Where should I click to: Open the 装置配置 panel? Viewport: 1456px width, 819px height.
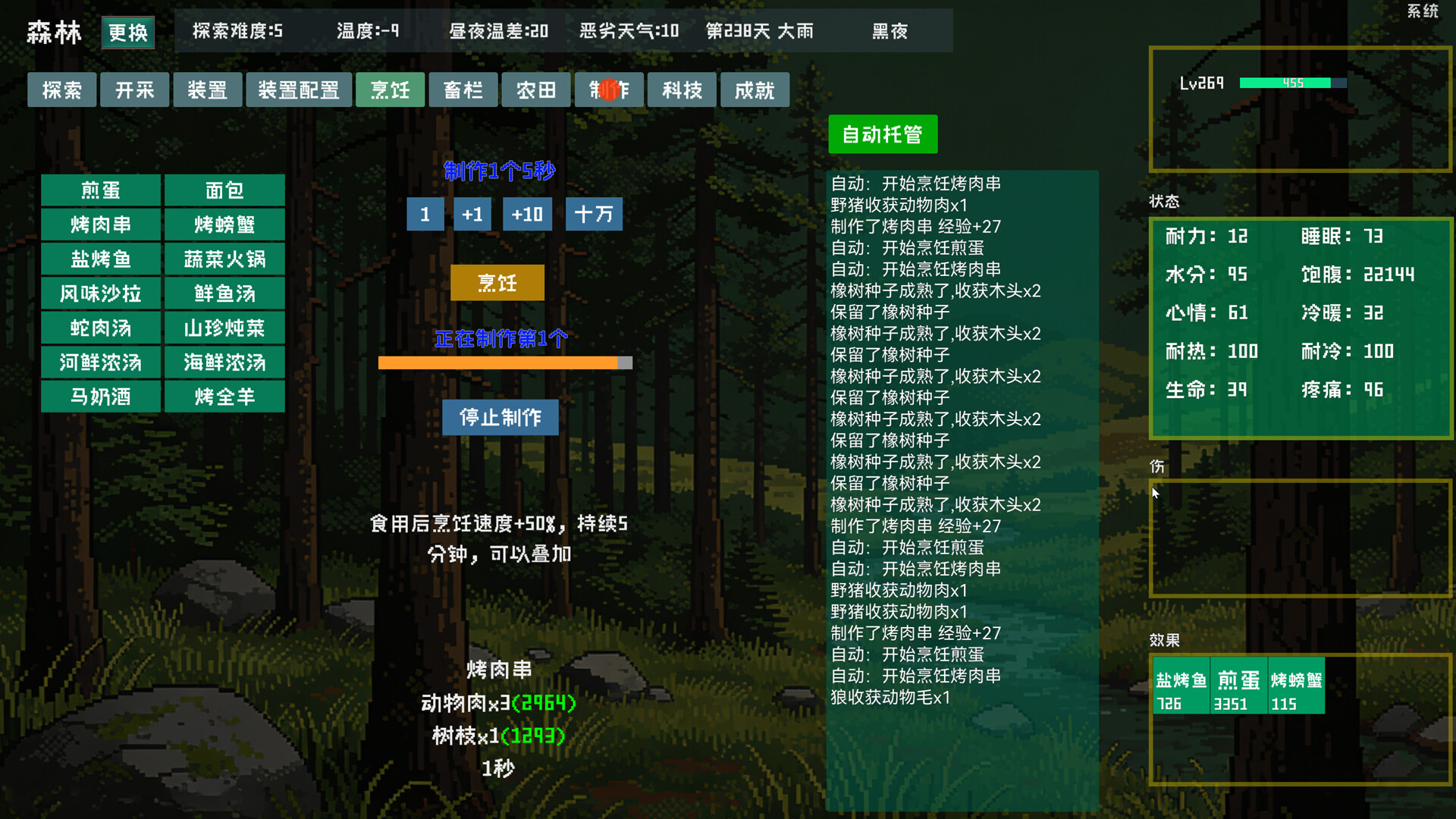coord(299,89)
